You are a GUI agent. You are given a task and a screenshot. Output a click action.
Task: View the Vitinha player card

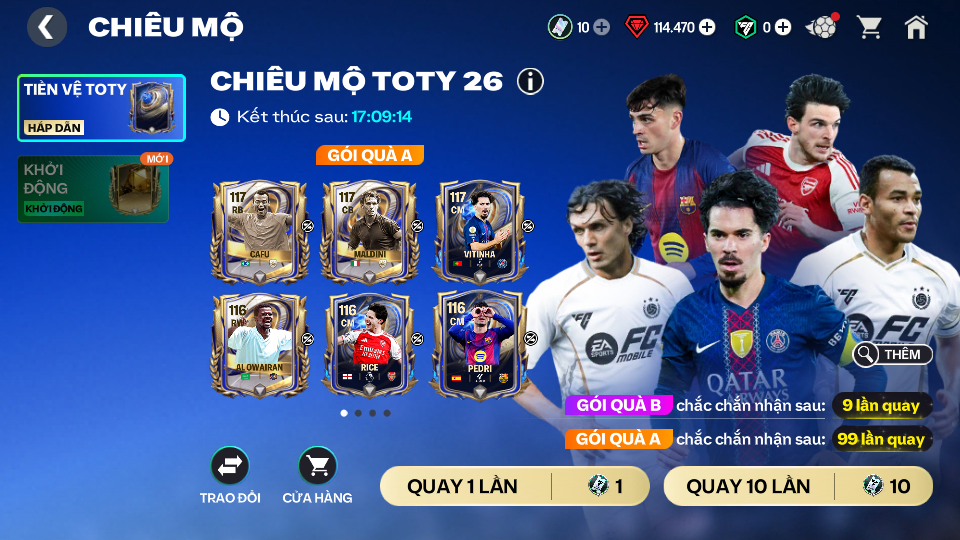479,231
